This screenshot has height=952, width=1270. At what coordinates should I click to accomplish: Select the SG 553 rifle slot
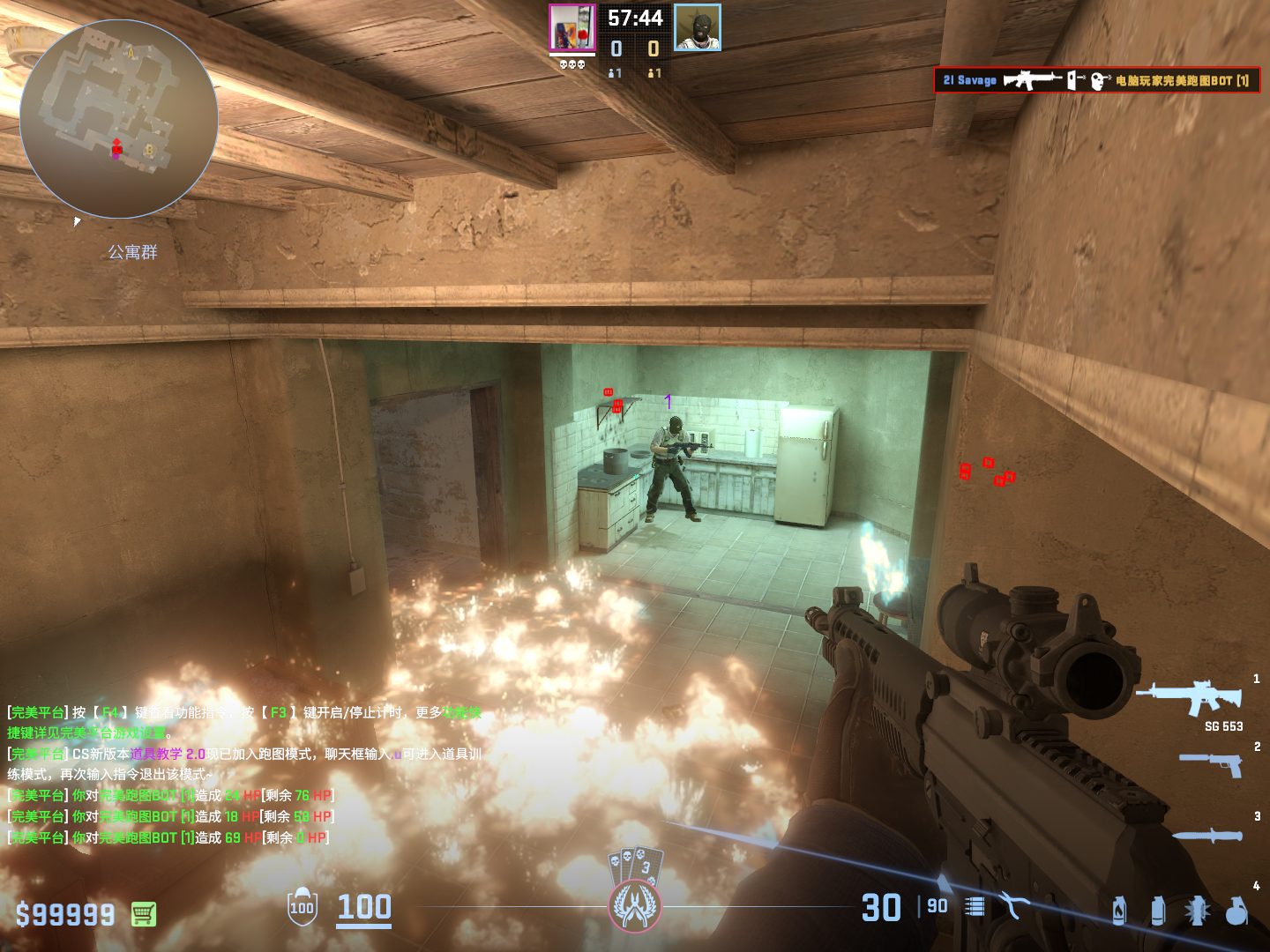[1191, 696]
